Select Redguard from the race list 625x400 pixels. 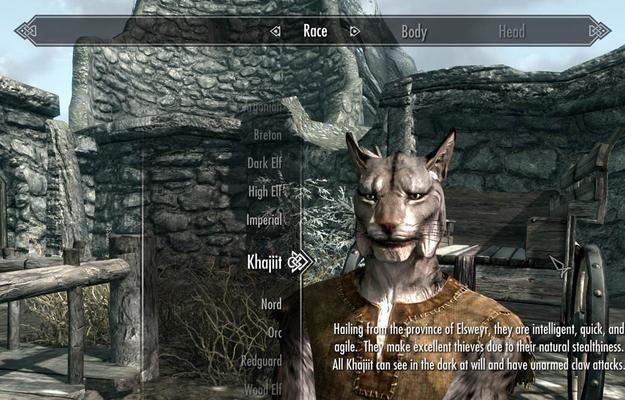point(262,360)
